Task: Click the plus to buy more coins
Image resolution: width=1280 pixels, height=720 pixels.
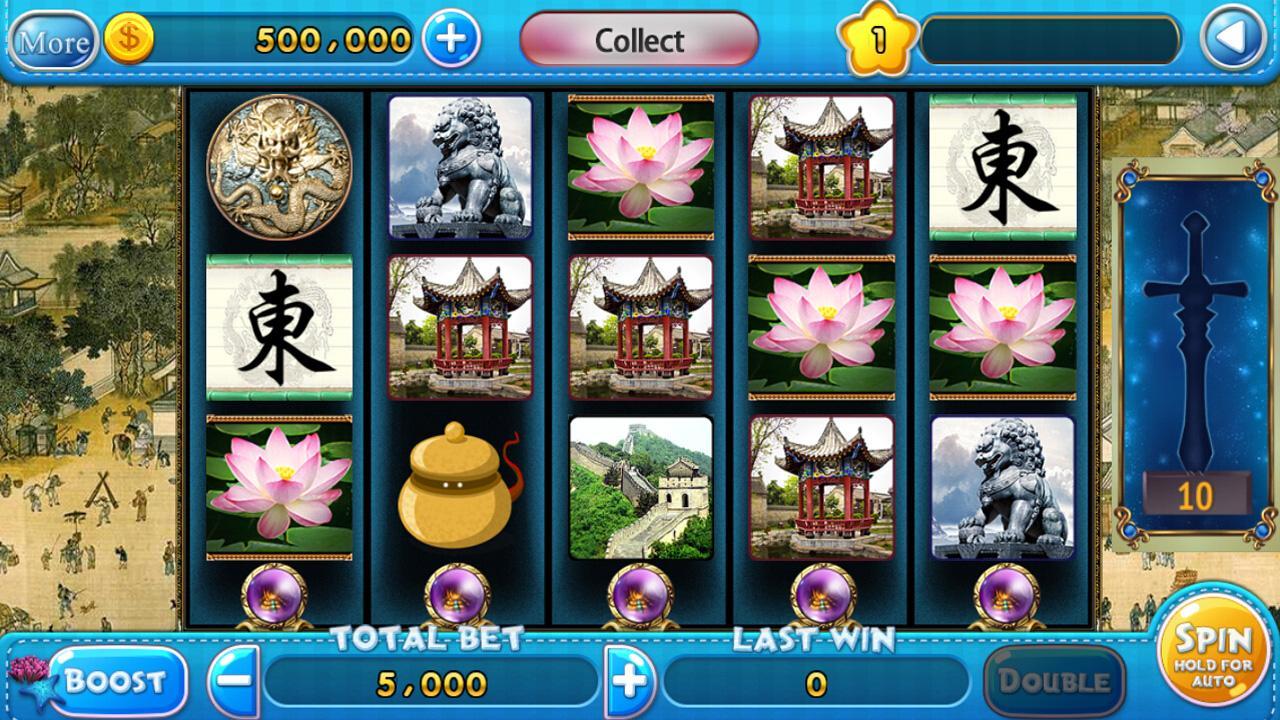Action: (455, 40)
